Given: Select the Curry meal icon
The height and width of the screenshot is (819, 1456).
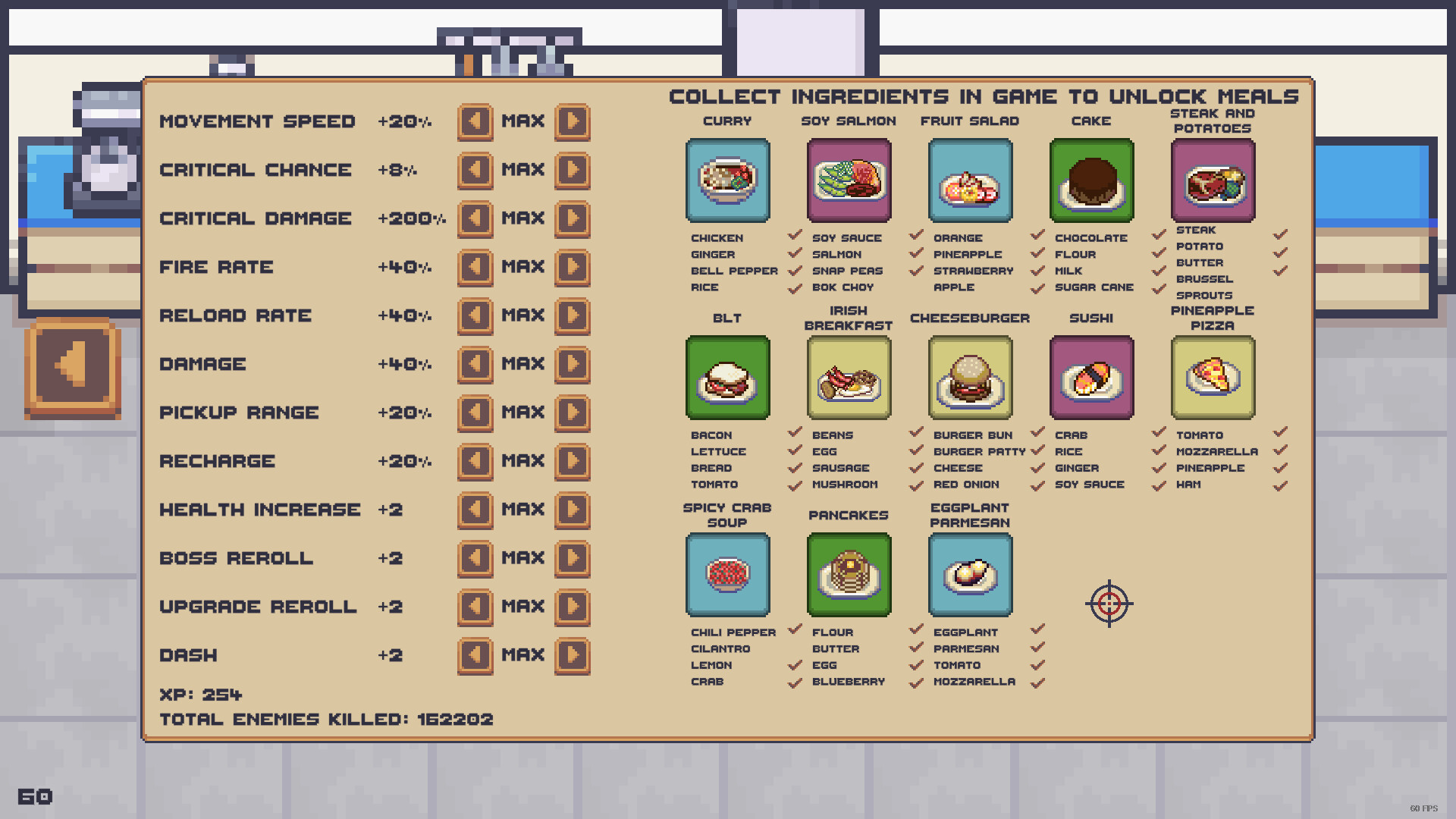Looking at the screenshot, I should [x=727, y=180].
